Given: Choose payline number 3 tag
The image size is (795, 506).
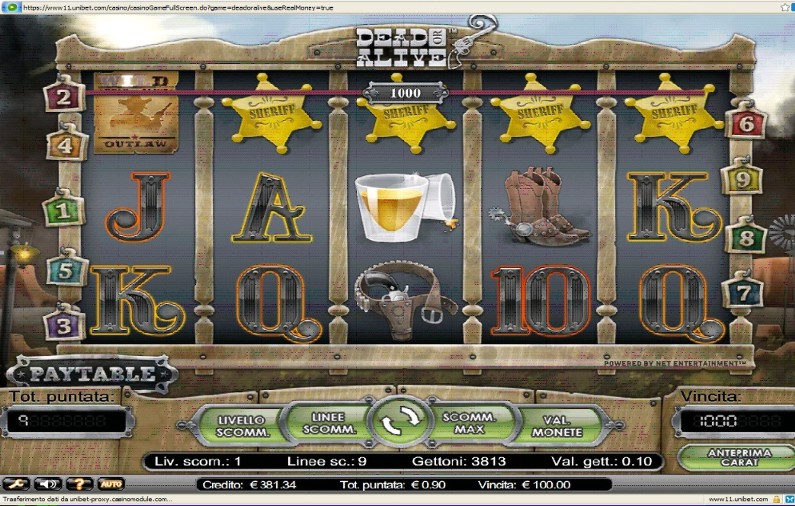Looking at the screenshot, I should (x=64, y=324).
